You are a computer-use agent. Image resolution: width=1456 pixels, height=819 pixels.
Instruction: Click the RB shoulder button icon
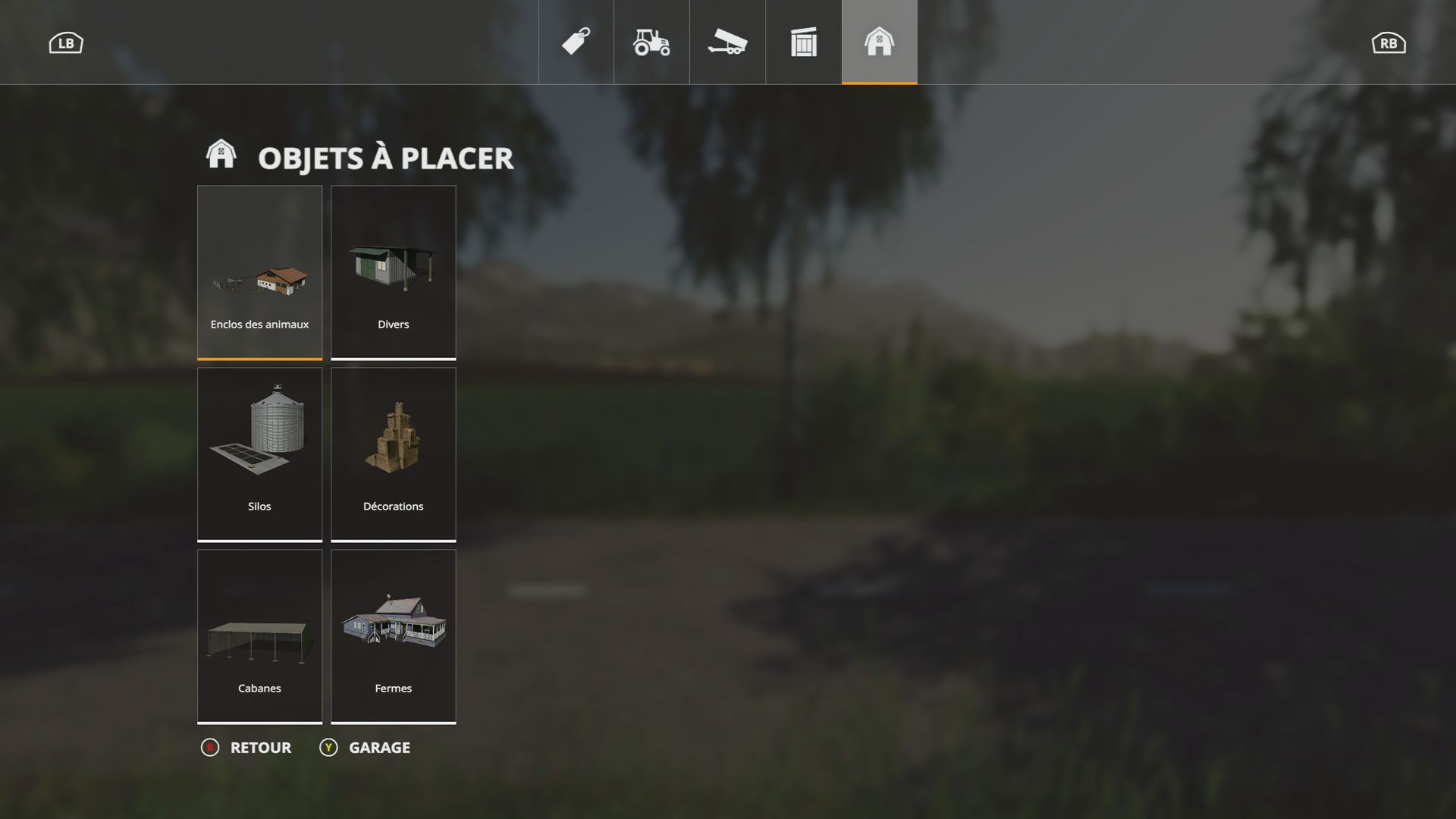1390,42
